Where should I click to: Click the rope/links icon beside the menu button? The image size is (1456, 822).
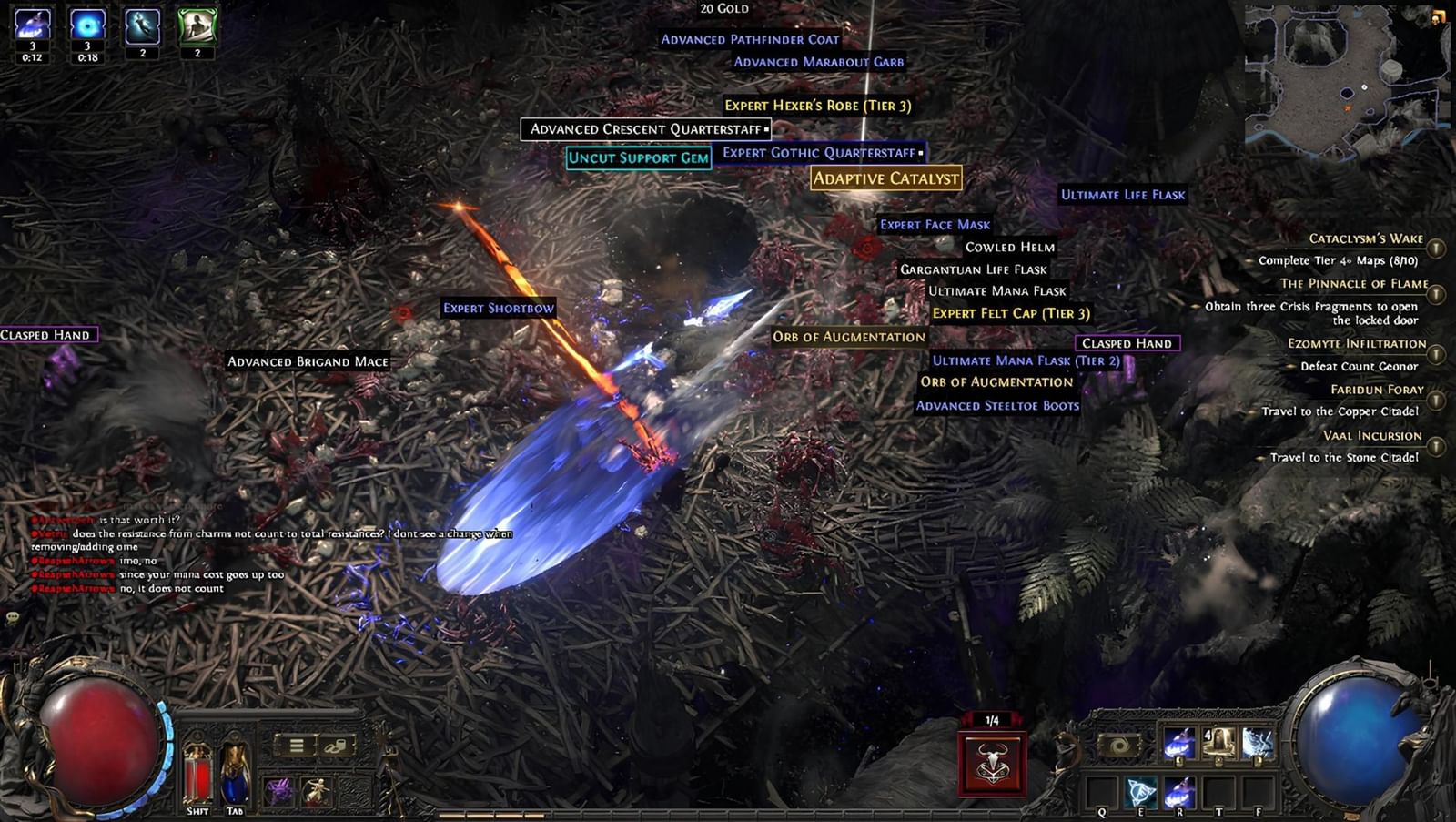click(x=335, y=746)
